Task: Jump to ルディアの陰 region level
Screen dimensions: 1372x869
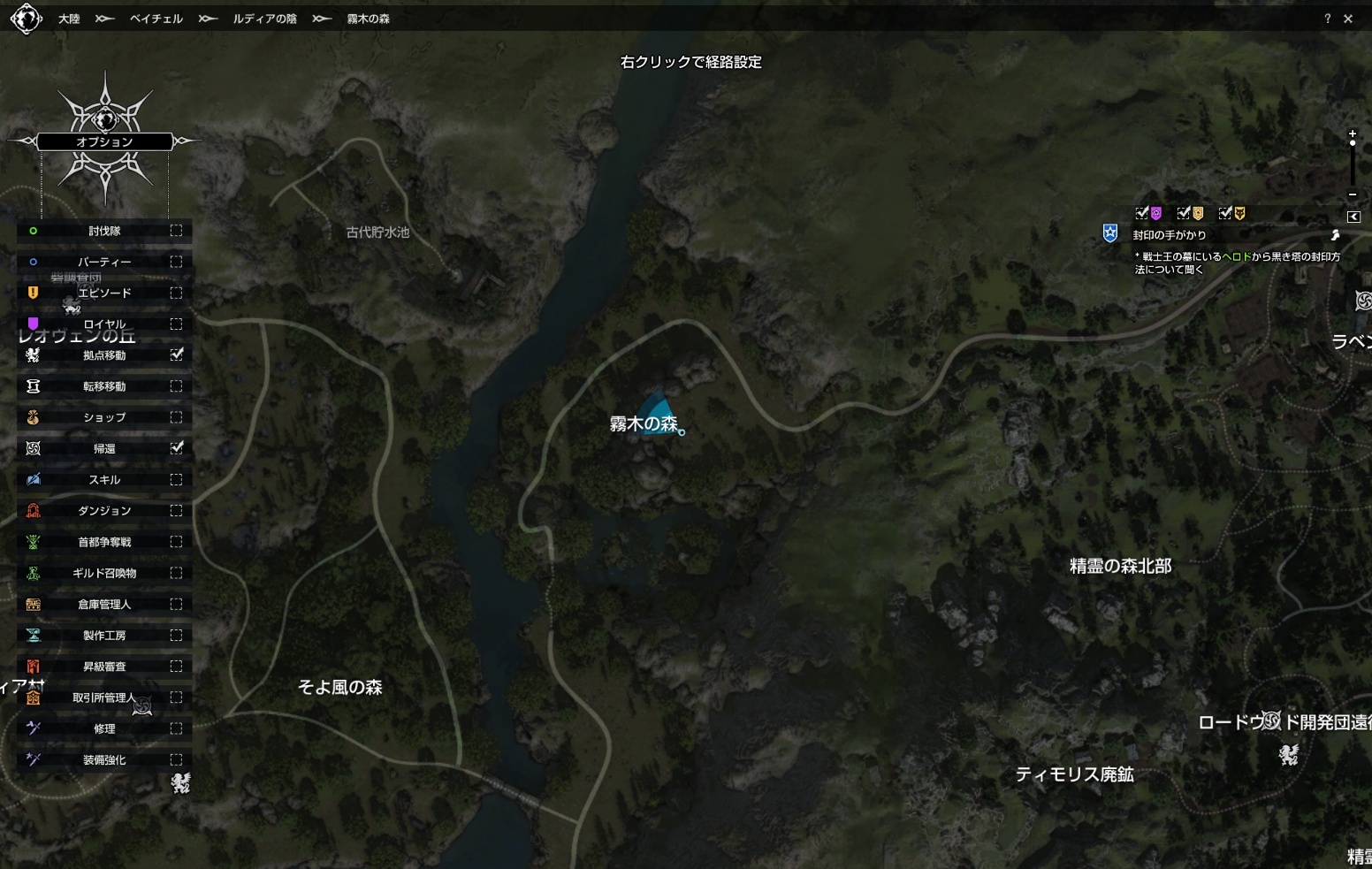Action: (264, 19)
